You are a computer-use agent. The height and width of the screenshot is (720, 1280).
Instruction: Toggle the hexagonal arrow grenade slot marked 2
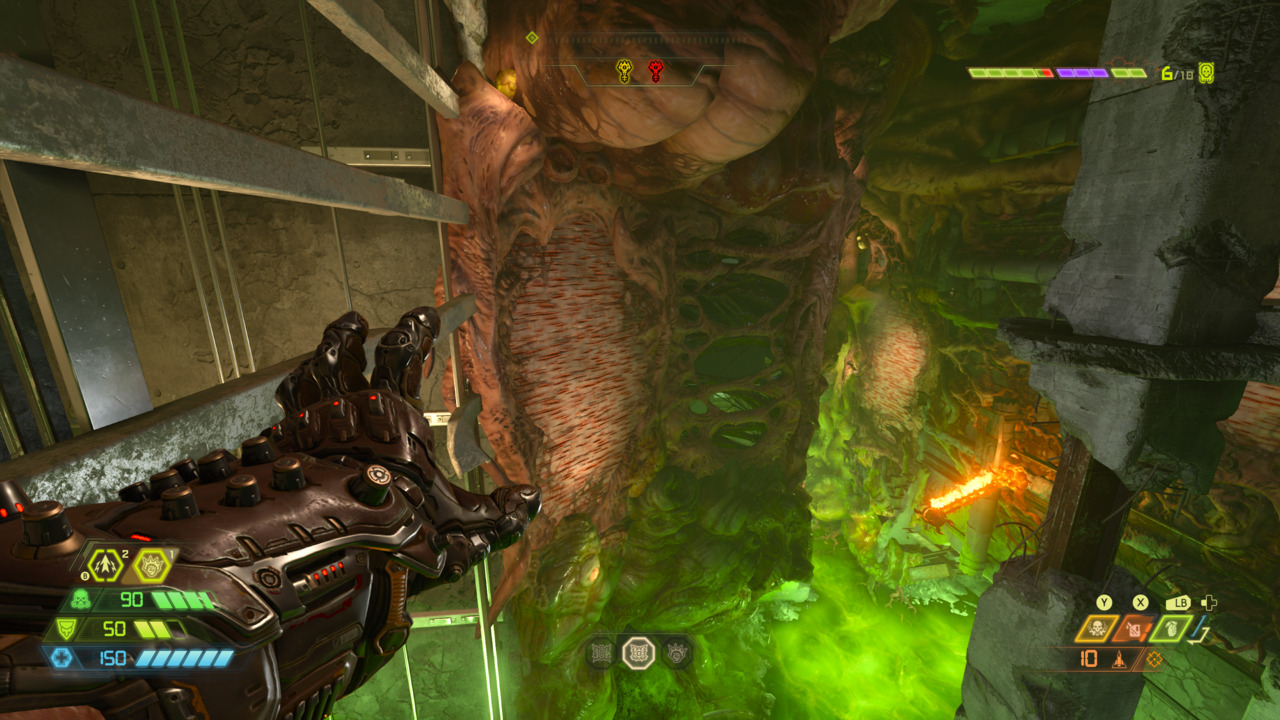point(105,566)
